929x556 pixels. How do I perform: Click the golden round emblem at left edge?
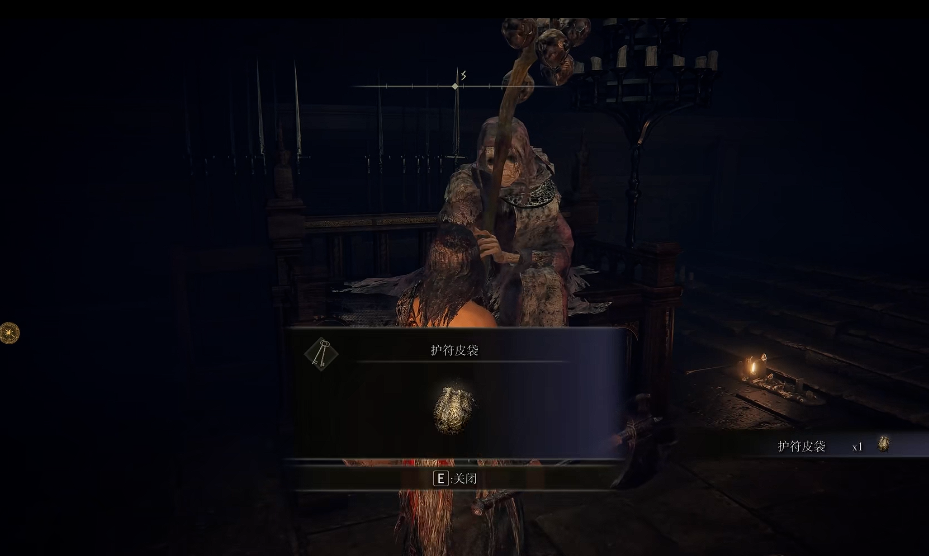(x=9, y=333)
